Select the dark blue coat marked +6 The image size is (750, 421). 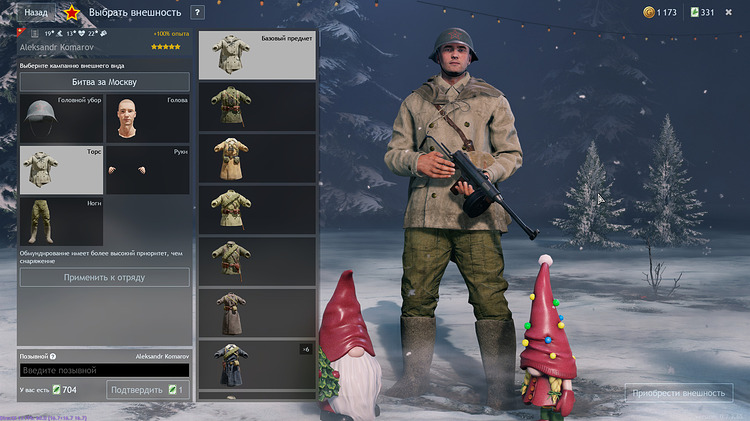(x=258, y=364)
